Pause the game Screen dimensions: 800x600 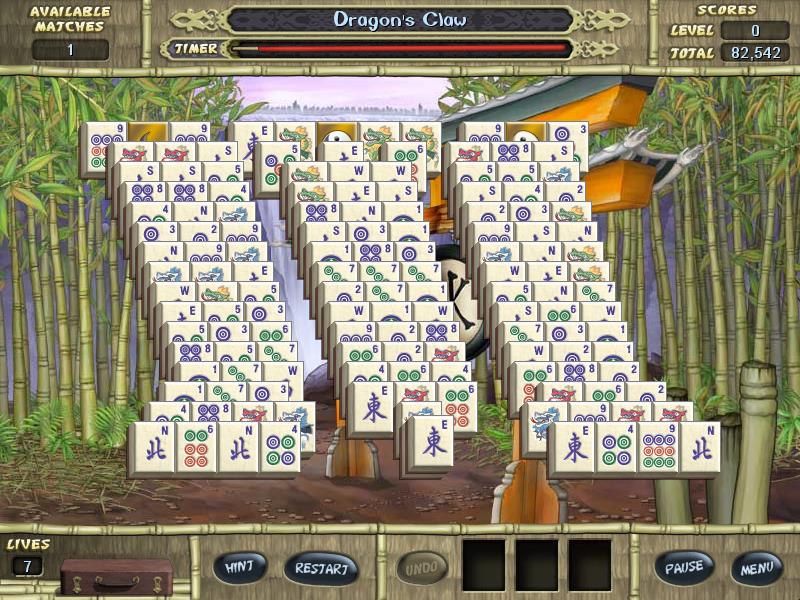tap(684, 567)
